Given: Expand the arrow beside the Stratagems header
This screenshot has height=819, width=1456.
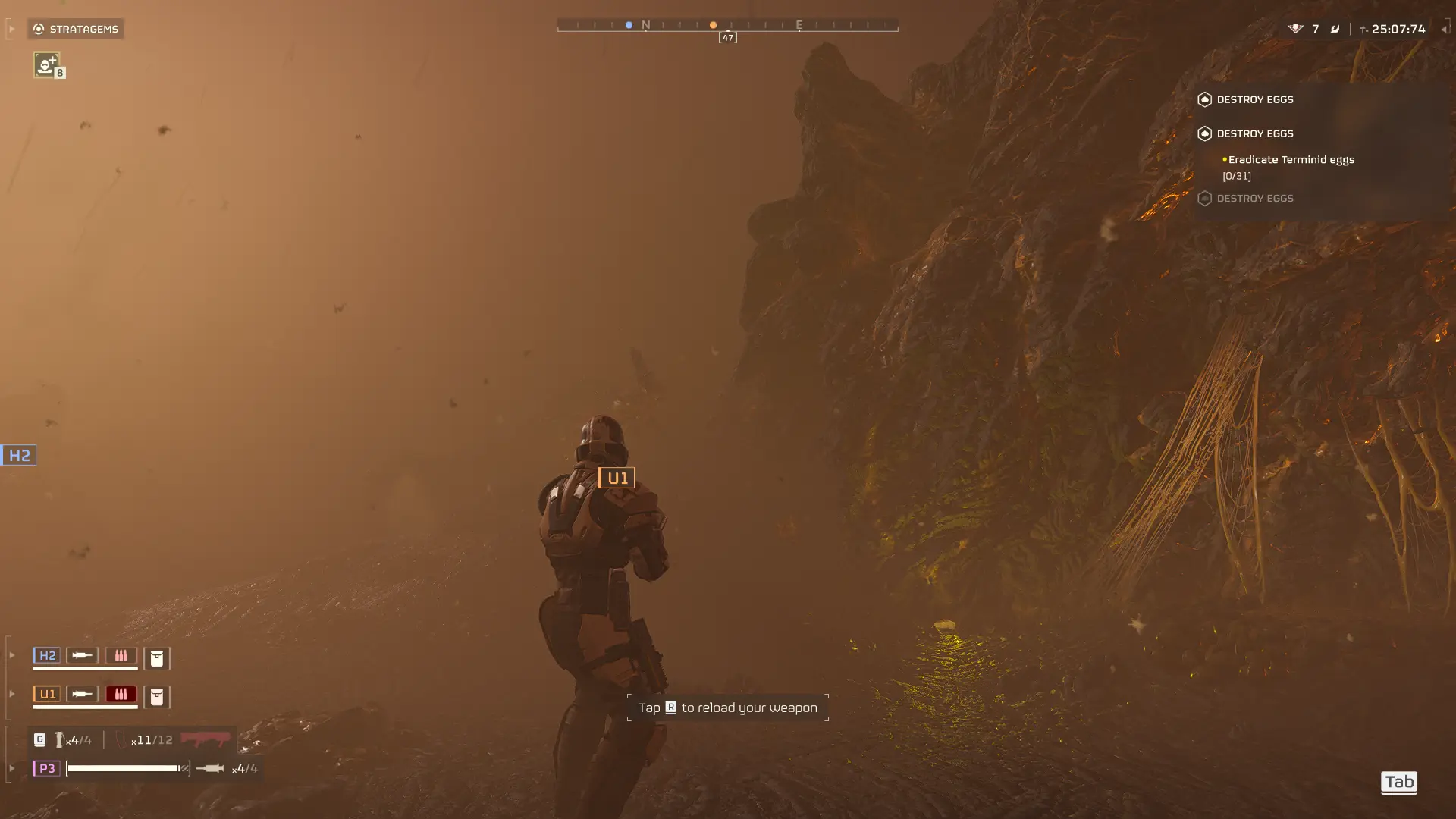Looking at the screenshot, I should pyautogui.click(x=11, y=29).
